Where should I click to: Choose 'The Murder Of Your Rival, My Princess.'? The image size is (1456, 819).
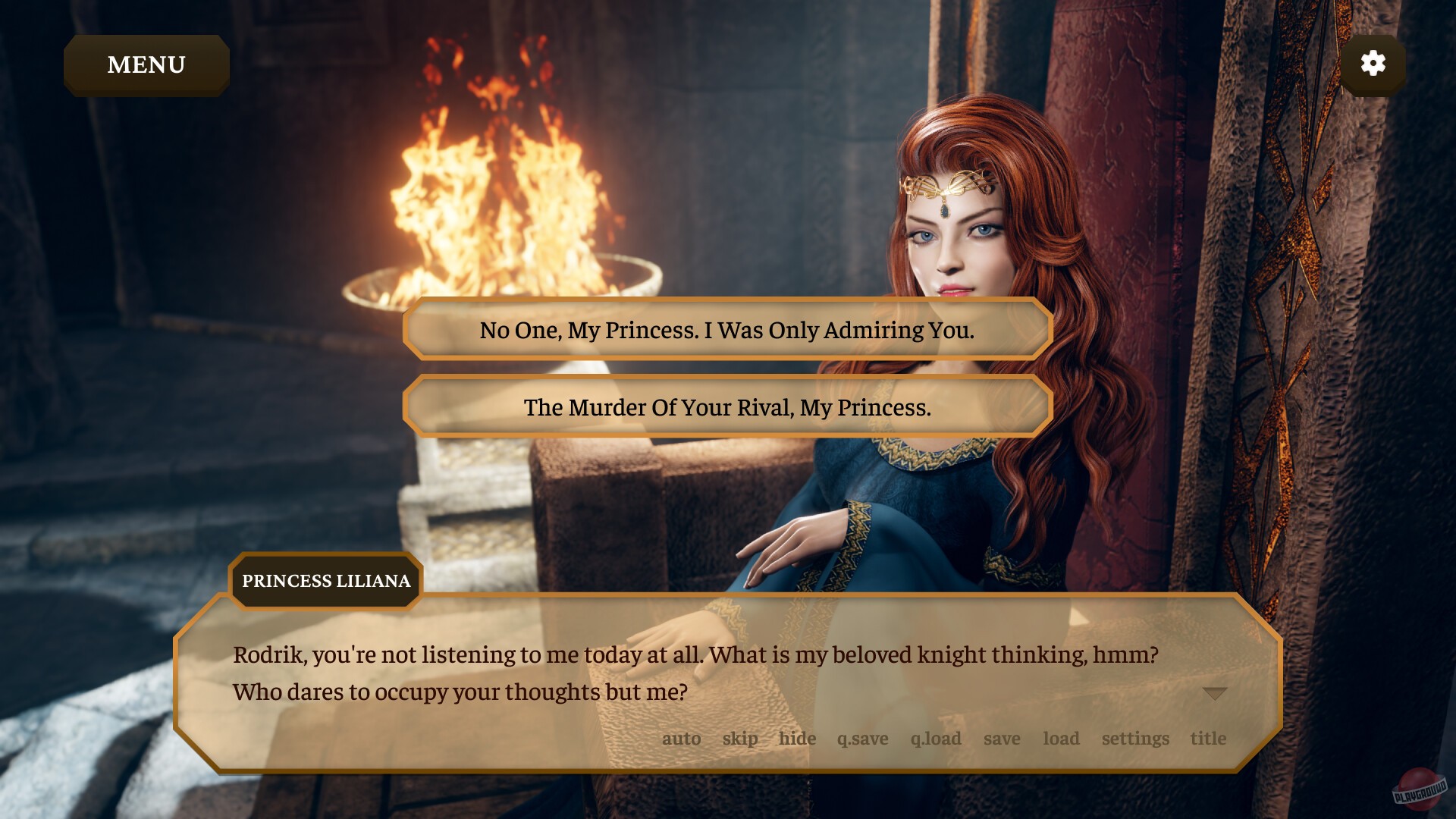pyautogui.click(x=726, y=408)
